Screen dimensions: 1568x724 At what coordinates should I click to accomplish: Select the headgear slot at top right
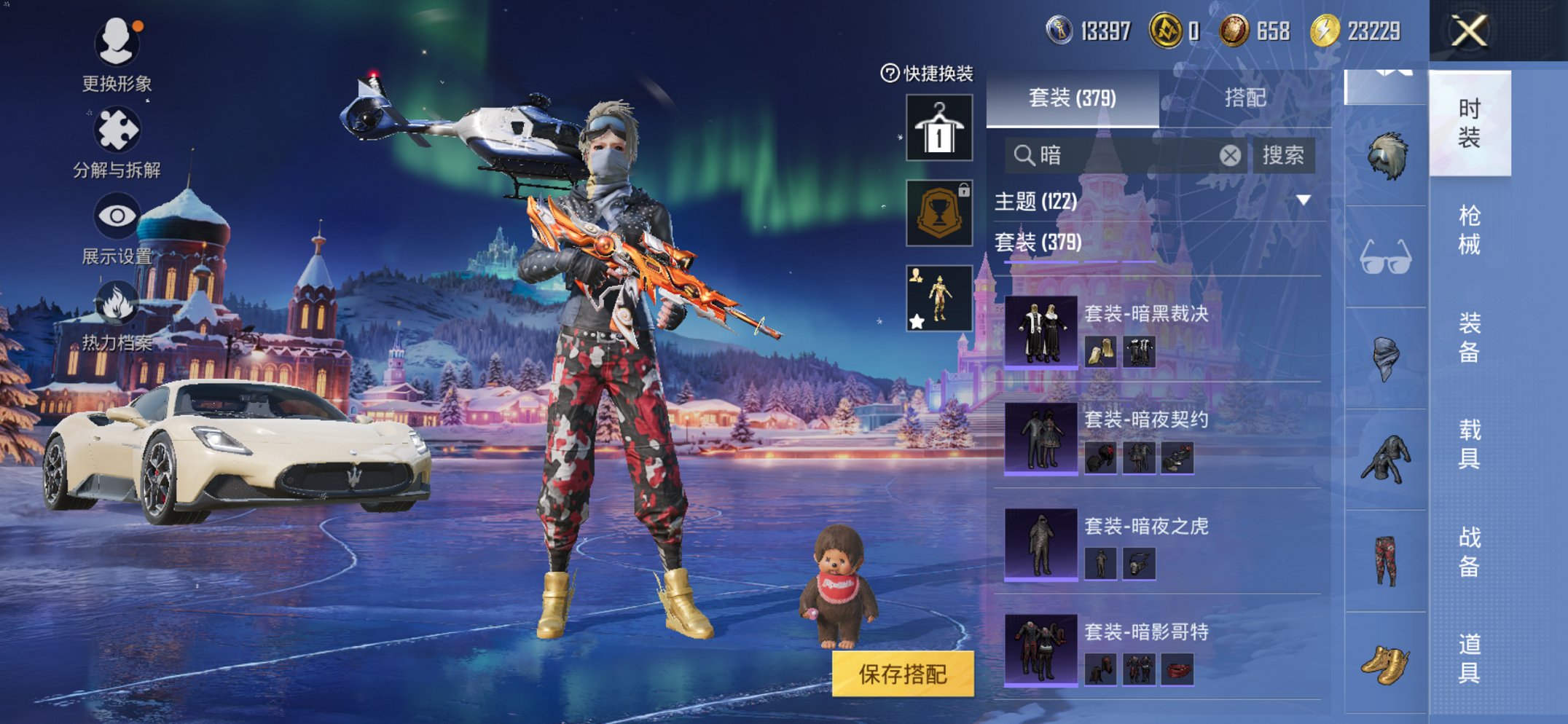coord(1386,154)
